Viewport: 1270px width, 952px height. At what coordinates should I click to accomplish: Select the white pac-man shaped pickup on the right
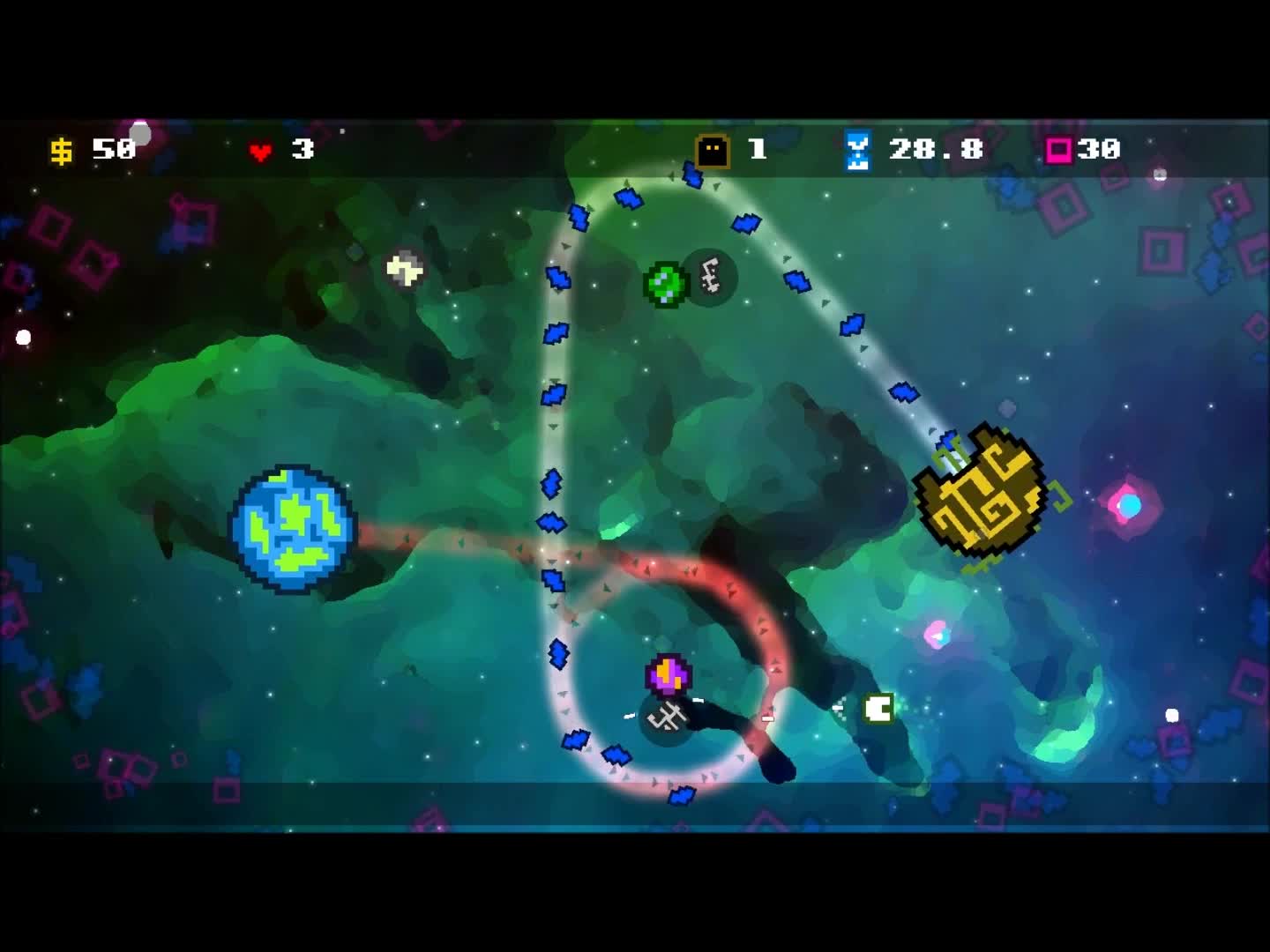[877, 710]
